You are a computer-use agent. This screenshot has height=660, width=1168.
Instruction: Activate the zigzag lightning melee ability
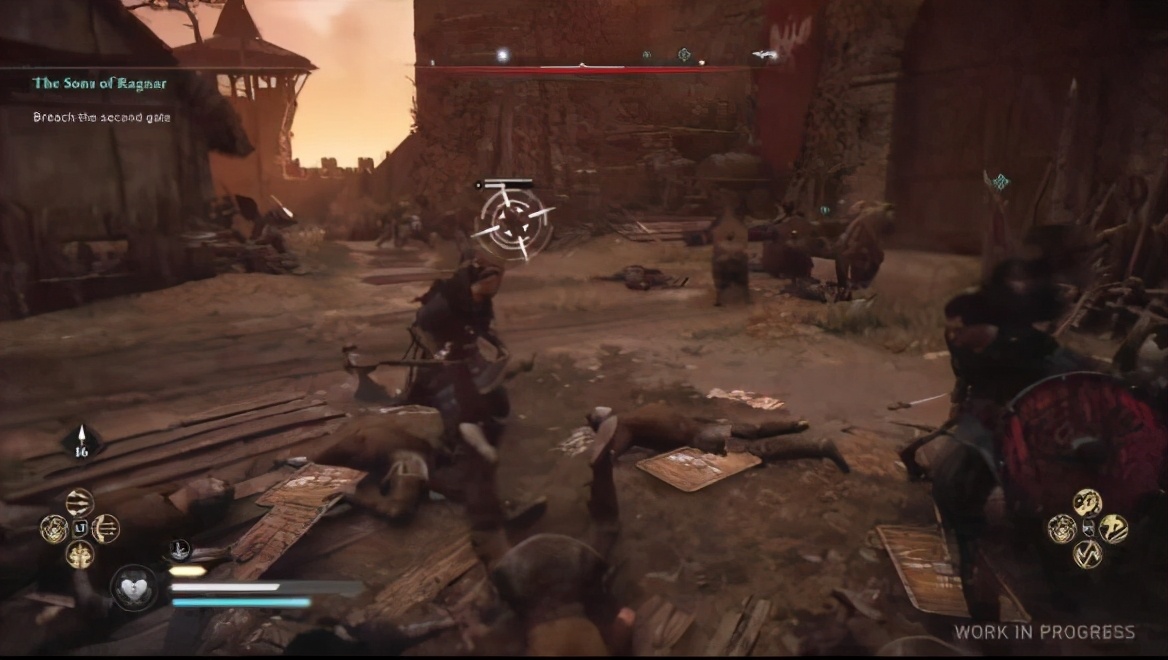tap(1087, 554)
